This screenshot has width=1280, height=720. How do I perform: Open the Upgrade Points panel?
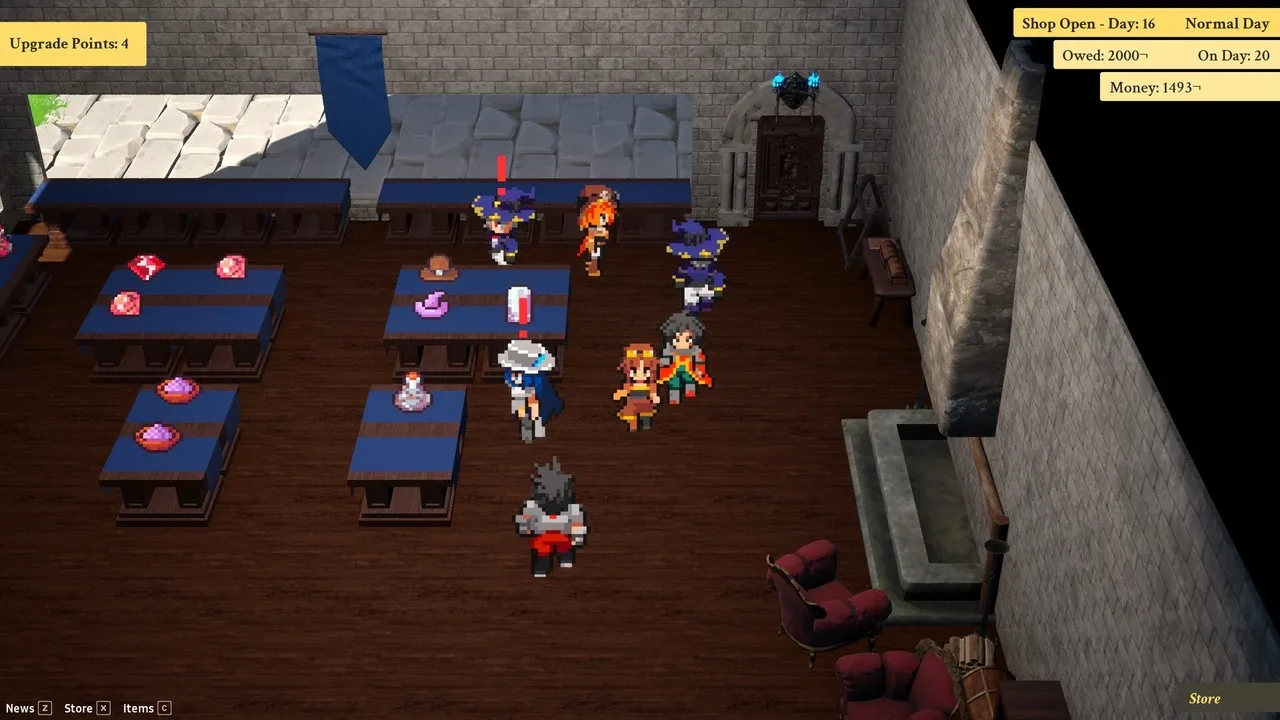(x=70, y=44)
